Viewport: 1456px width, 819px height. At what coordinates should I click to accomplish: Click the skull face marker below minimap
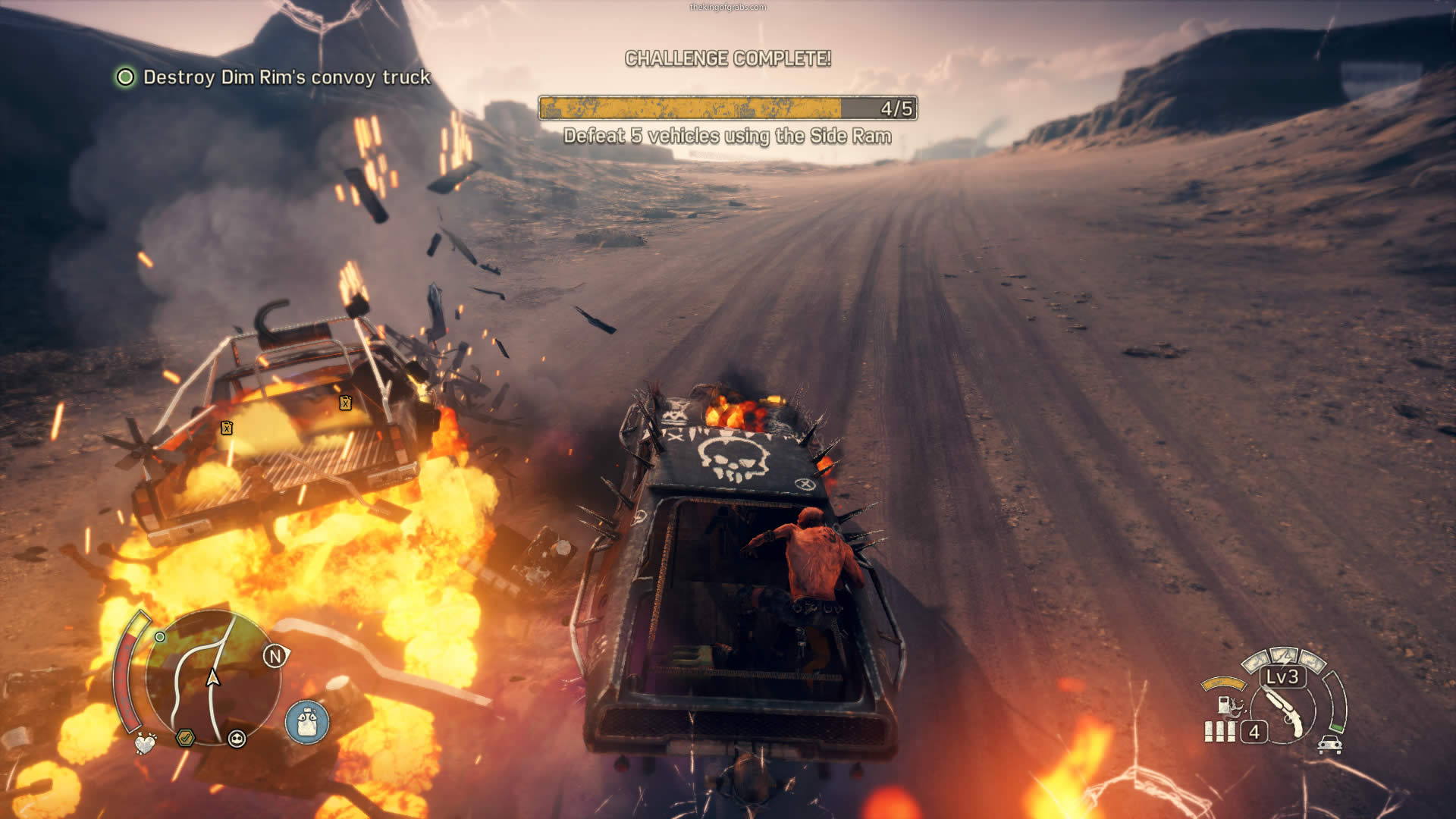point(237,739)
